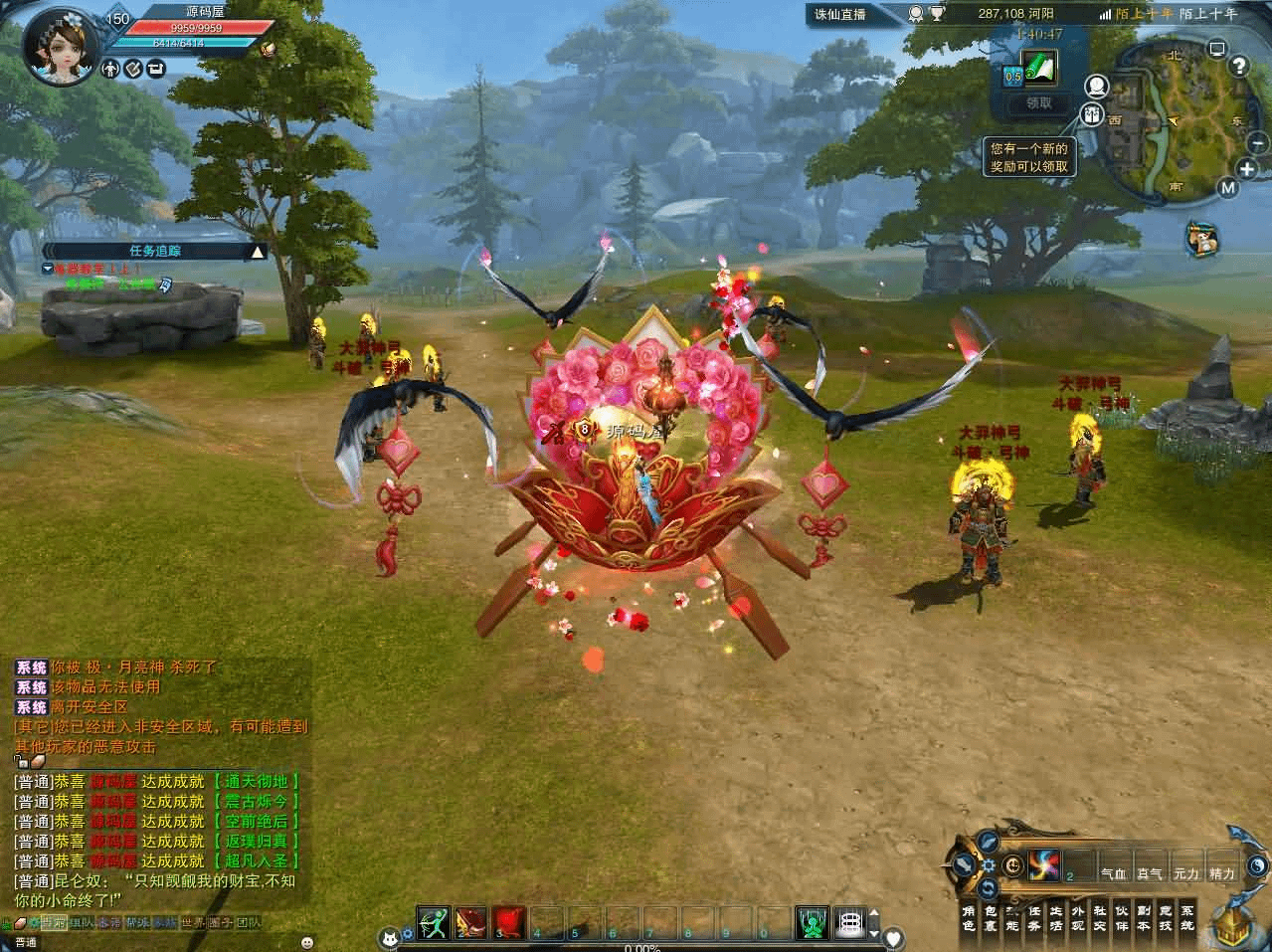Open the chat emoji smiley picker
Viewport: 1272px width, 952px height.
click(x=307, y=941)
